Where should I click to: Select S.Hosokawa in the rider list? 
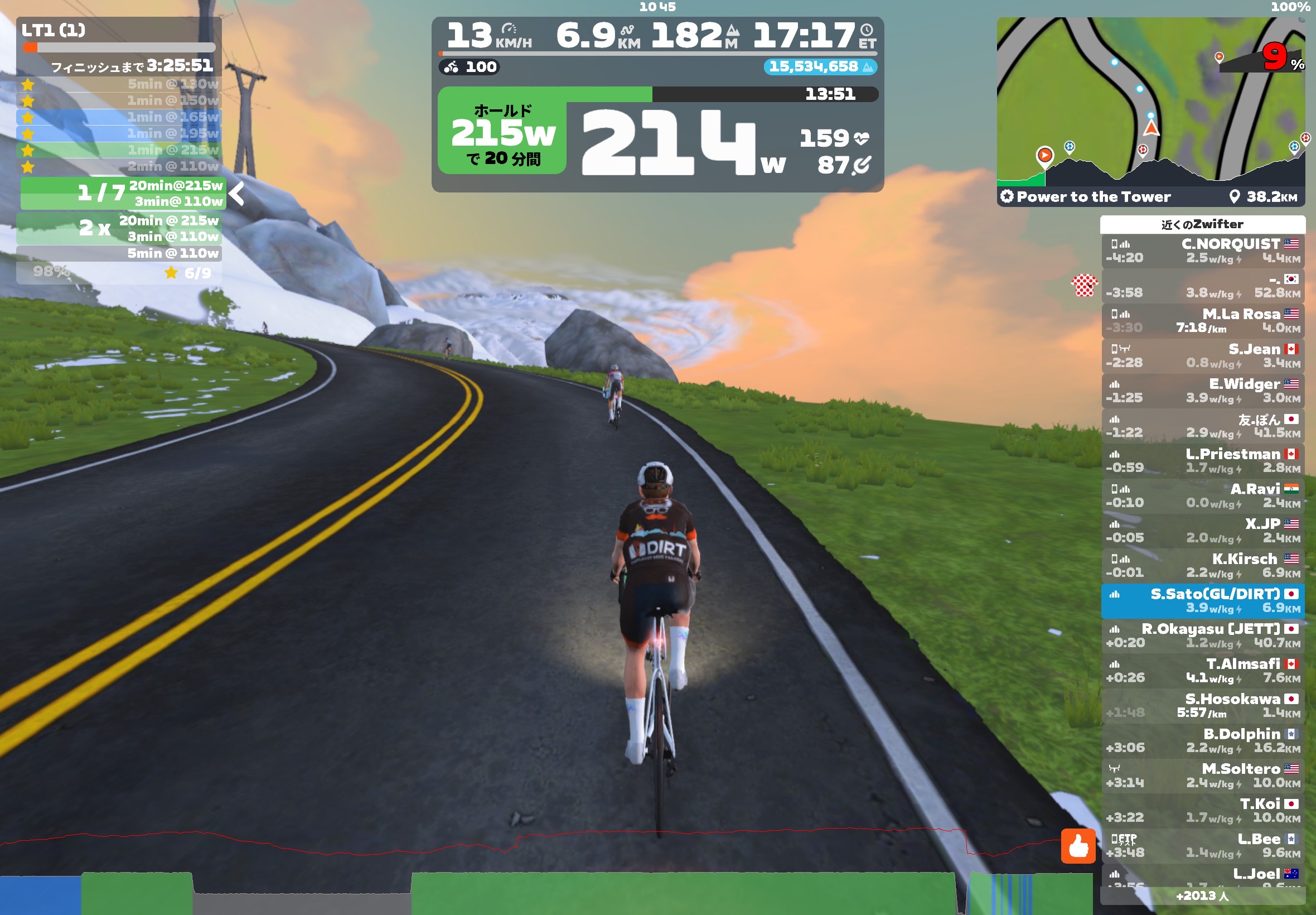[x=1202, y=705]
